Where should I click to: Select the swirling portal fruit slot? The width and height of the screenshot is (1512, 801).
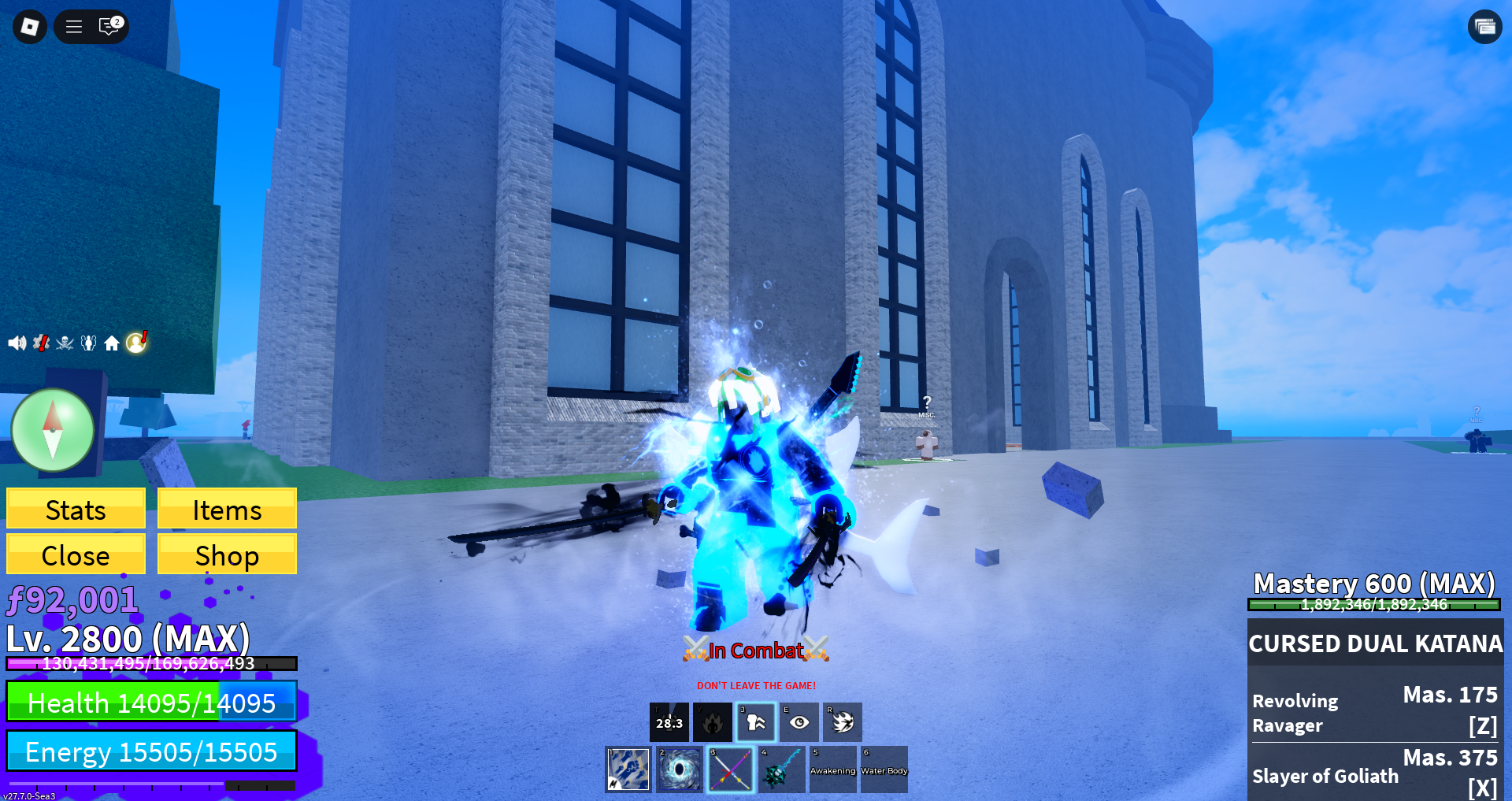click(x=680, y=769)
